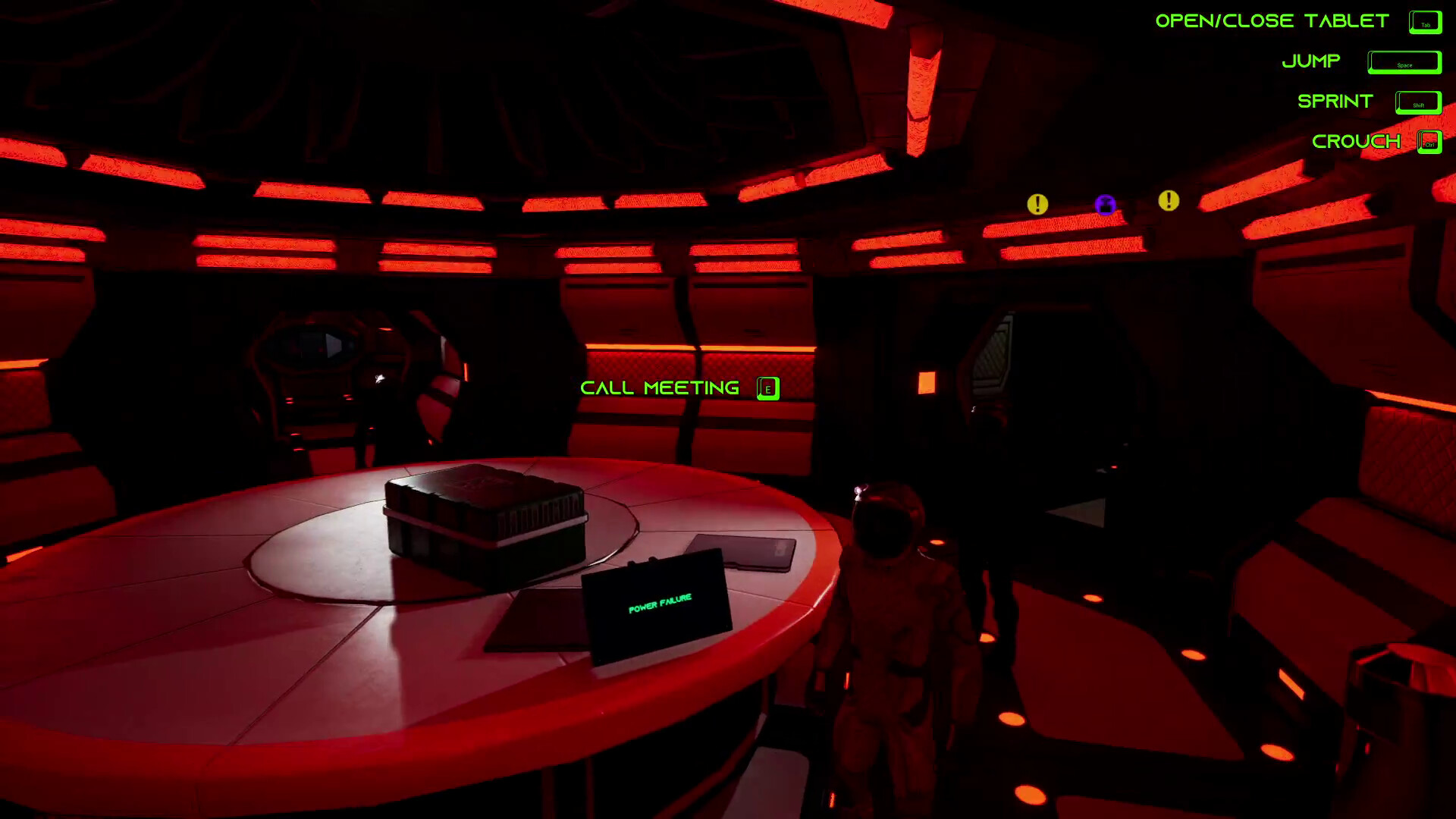Click the Space key icon next to JUMP

pyautogui.click(x=1404, y=63)
